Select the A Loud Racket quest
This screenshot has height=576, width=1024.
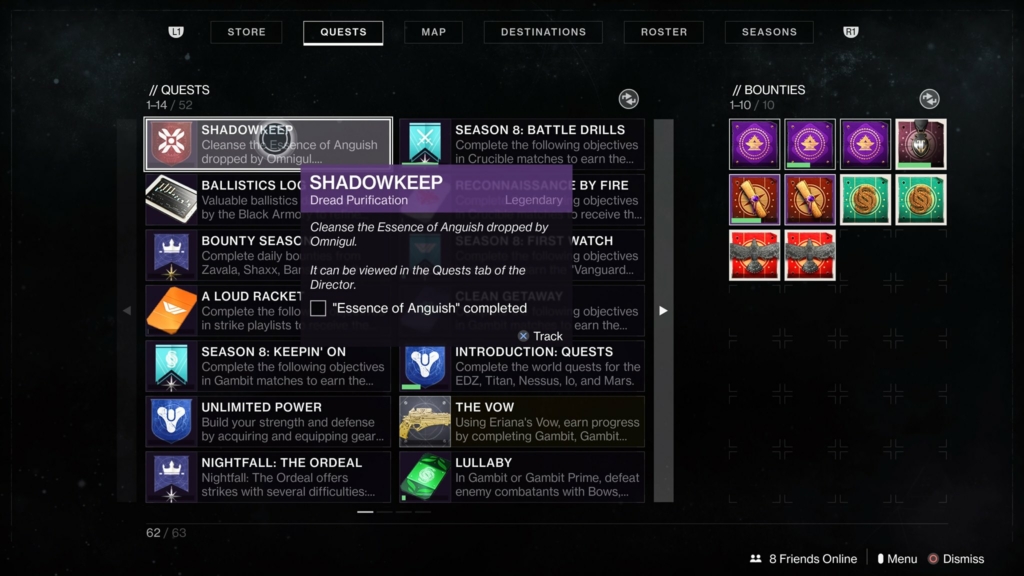172,311
